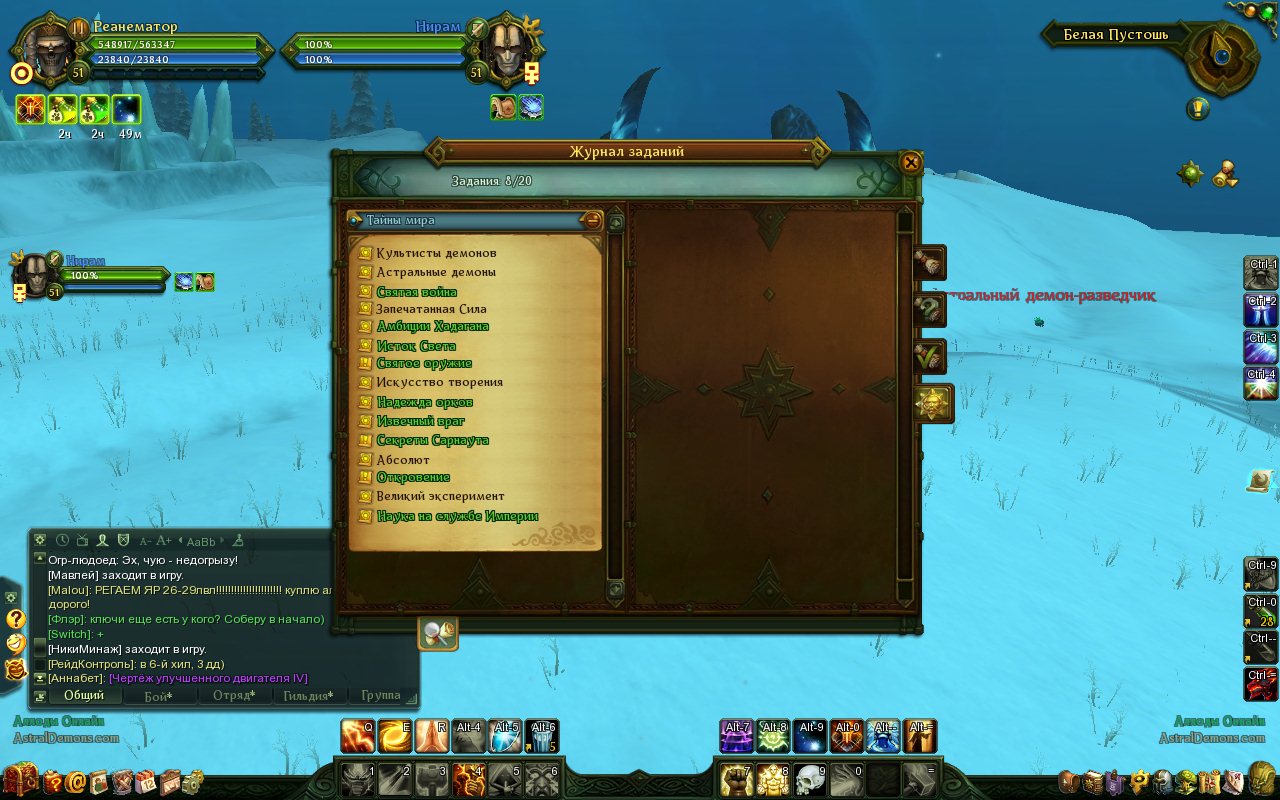
Task: Show the quest 'Искусство творения'
Action: click(439, 382)
